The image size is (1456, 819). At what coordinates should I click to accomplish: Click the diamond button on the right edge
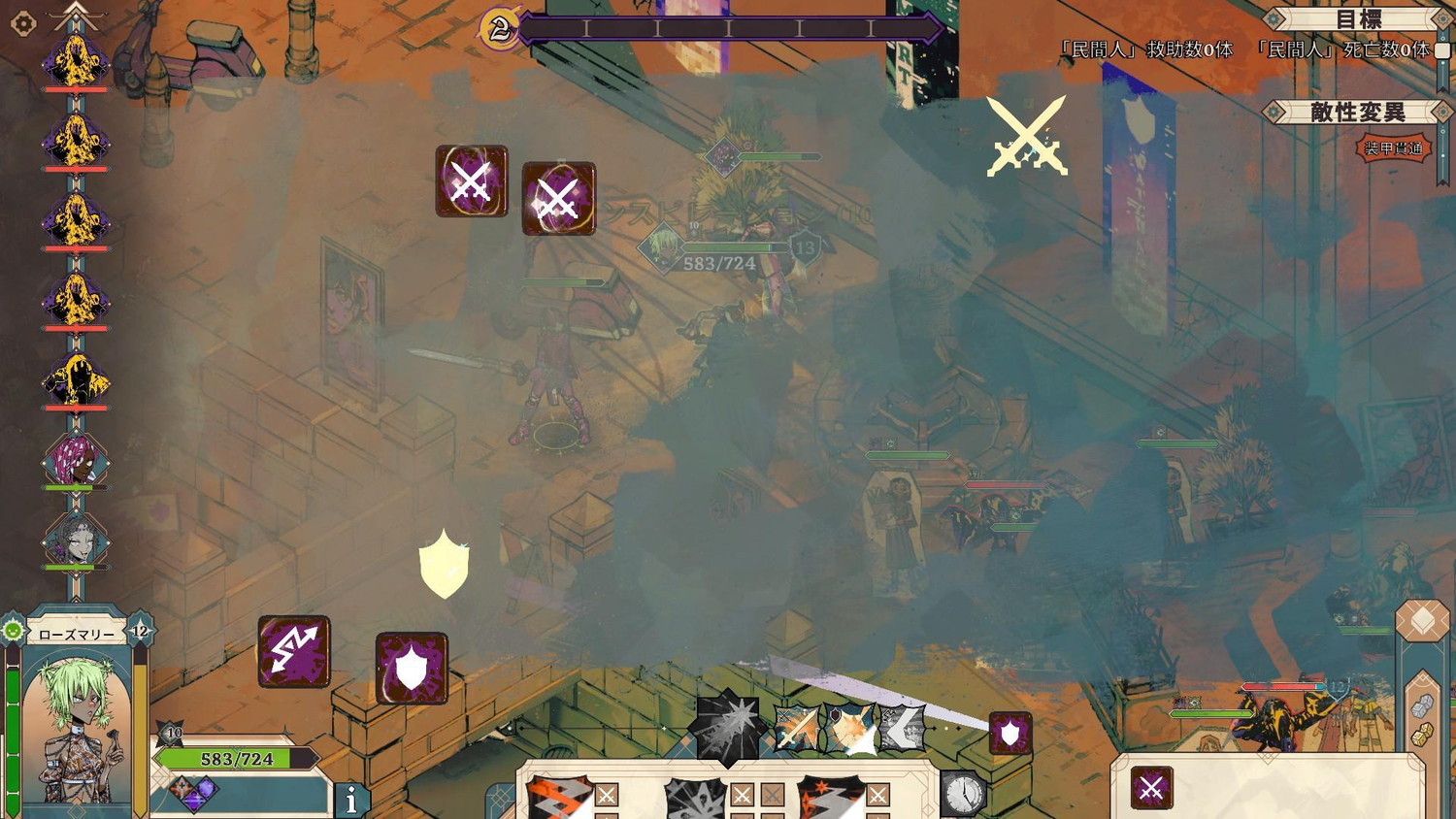(x=1422, y=621)
